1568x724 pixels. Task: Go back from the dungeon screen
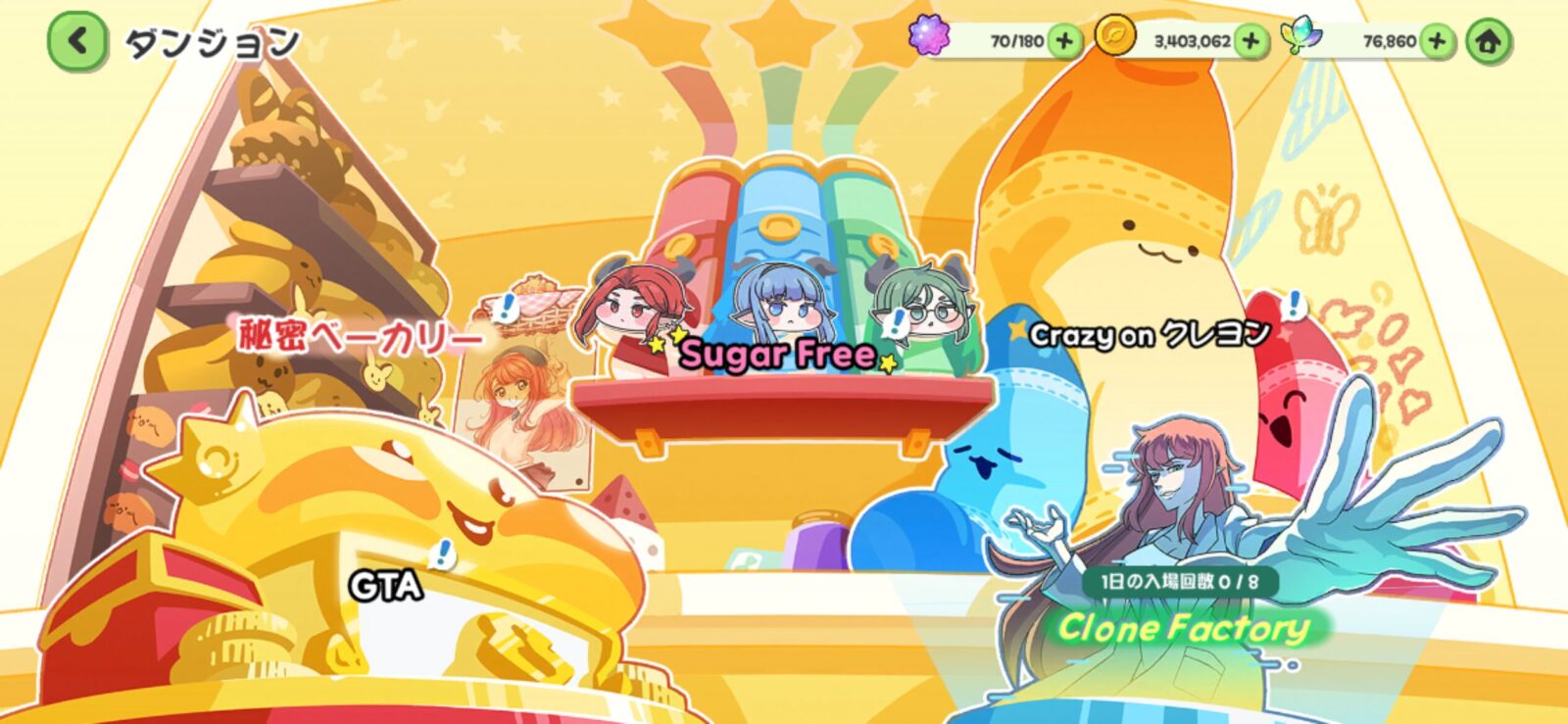76,42
